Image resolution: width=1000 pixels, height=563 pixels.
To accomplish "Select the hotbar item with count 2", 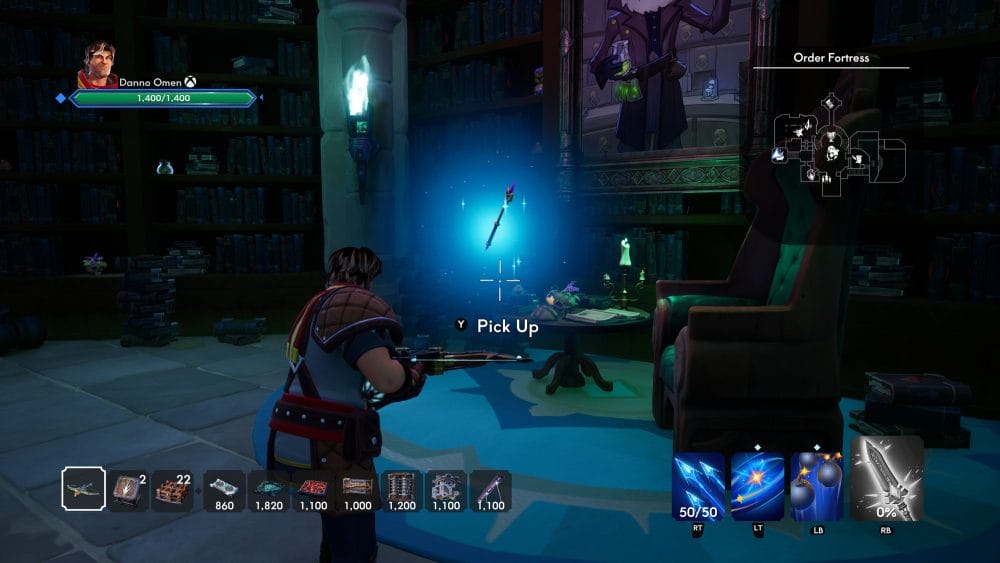I will coord(128,490).
